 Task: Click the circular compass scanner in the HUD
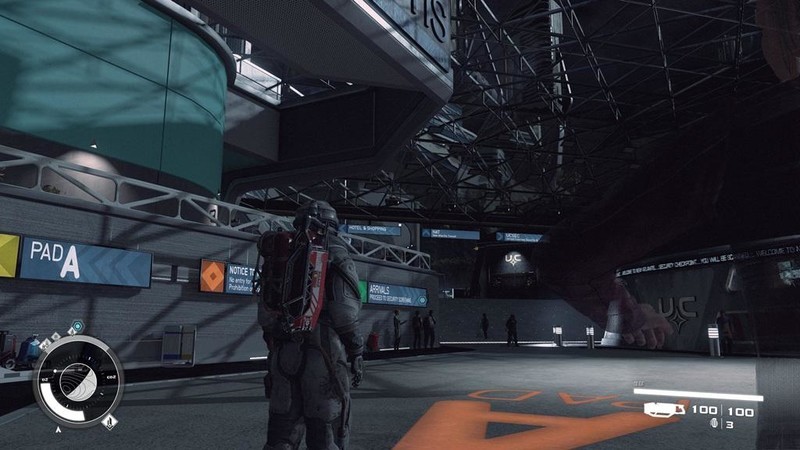pos(77,381)
